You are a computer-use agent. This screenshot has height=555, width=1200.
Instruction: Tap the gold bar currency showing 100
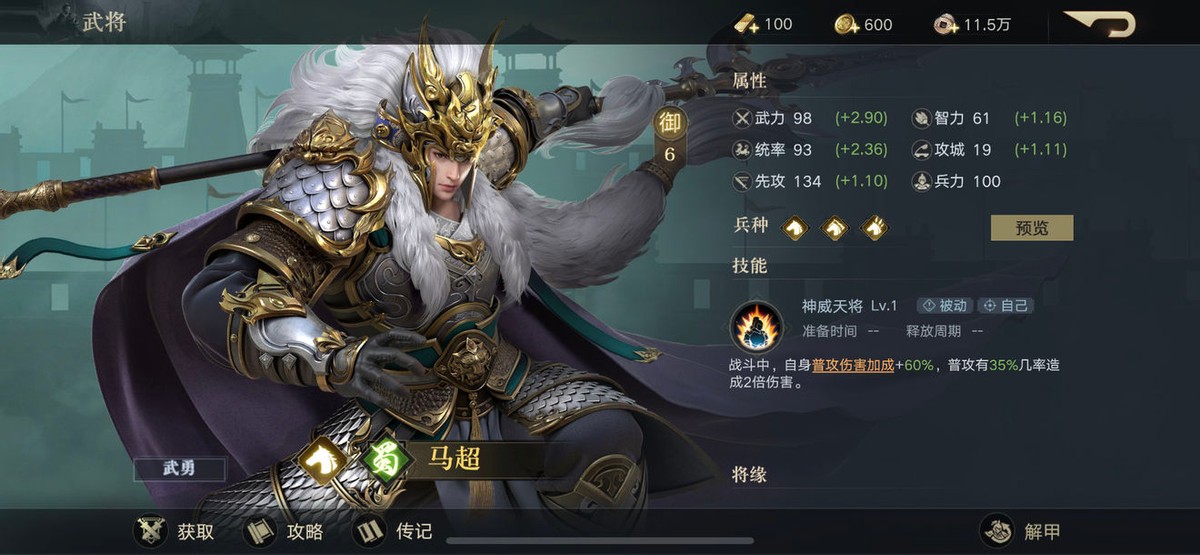(x=764, y=24)
